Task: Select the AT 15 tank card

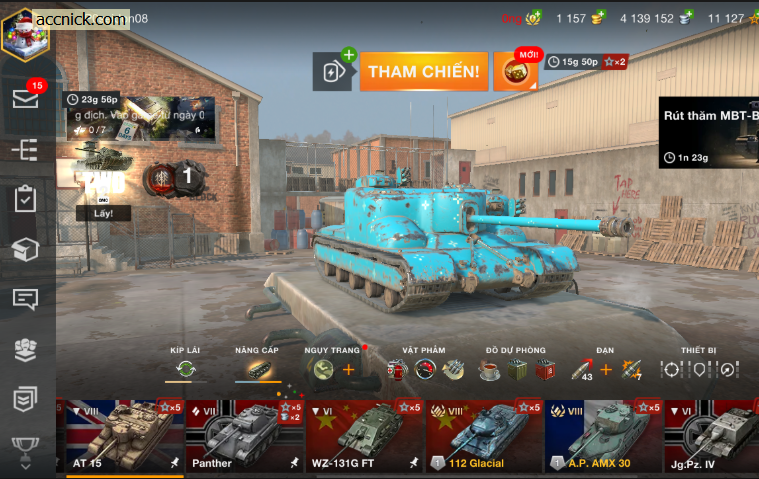Action: tap(125, 436)
